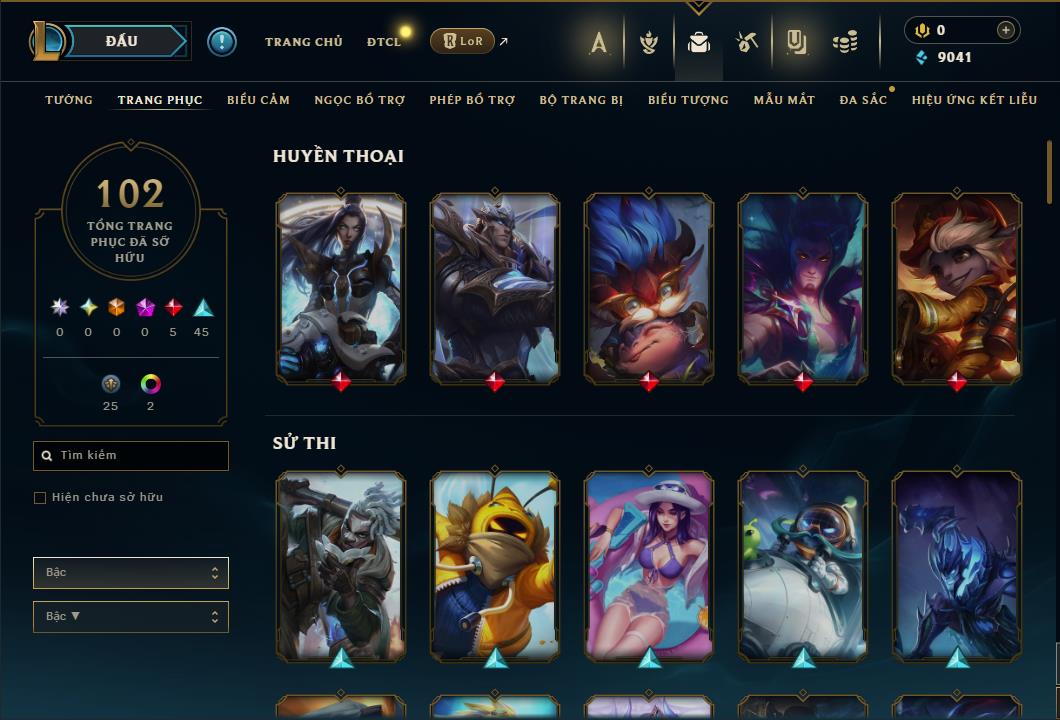Open the TRANG CHỦ home page
Image resolution: width=1060 pixels, height=720 pixels.
(x=303, y=42)
